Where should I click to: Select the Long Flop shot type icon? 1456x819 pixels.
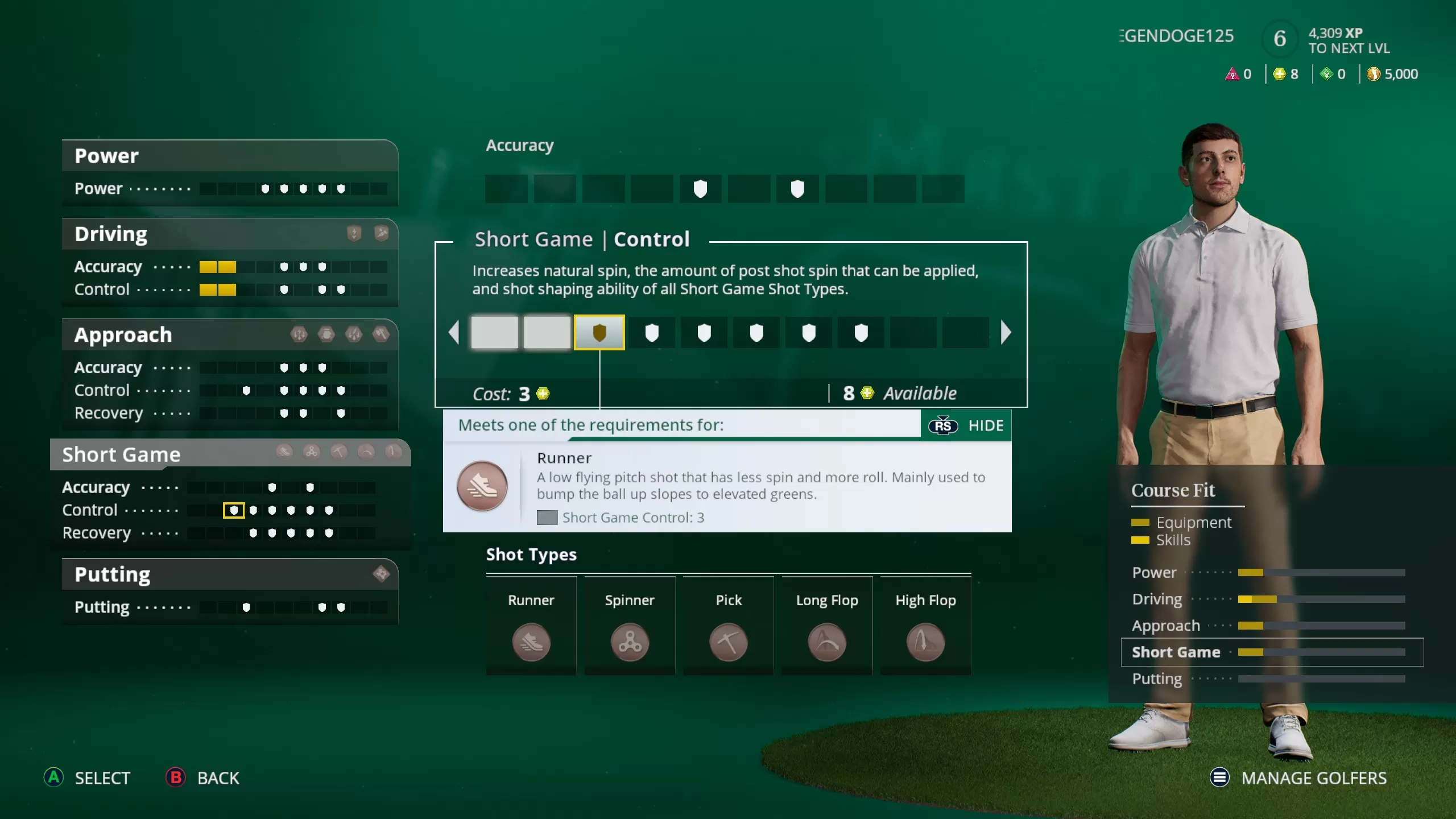(x=826, y=643)
